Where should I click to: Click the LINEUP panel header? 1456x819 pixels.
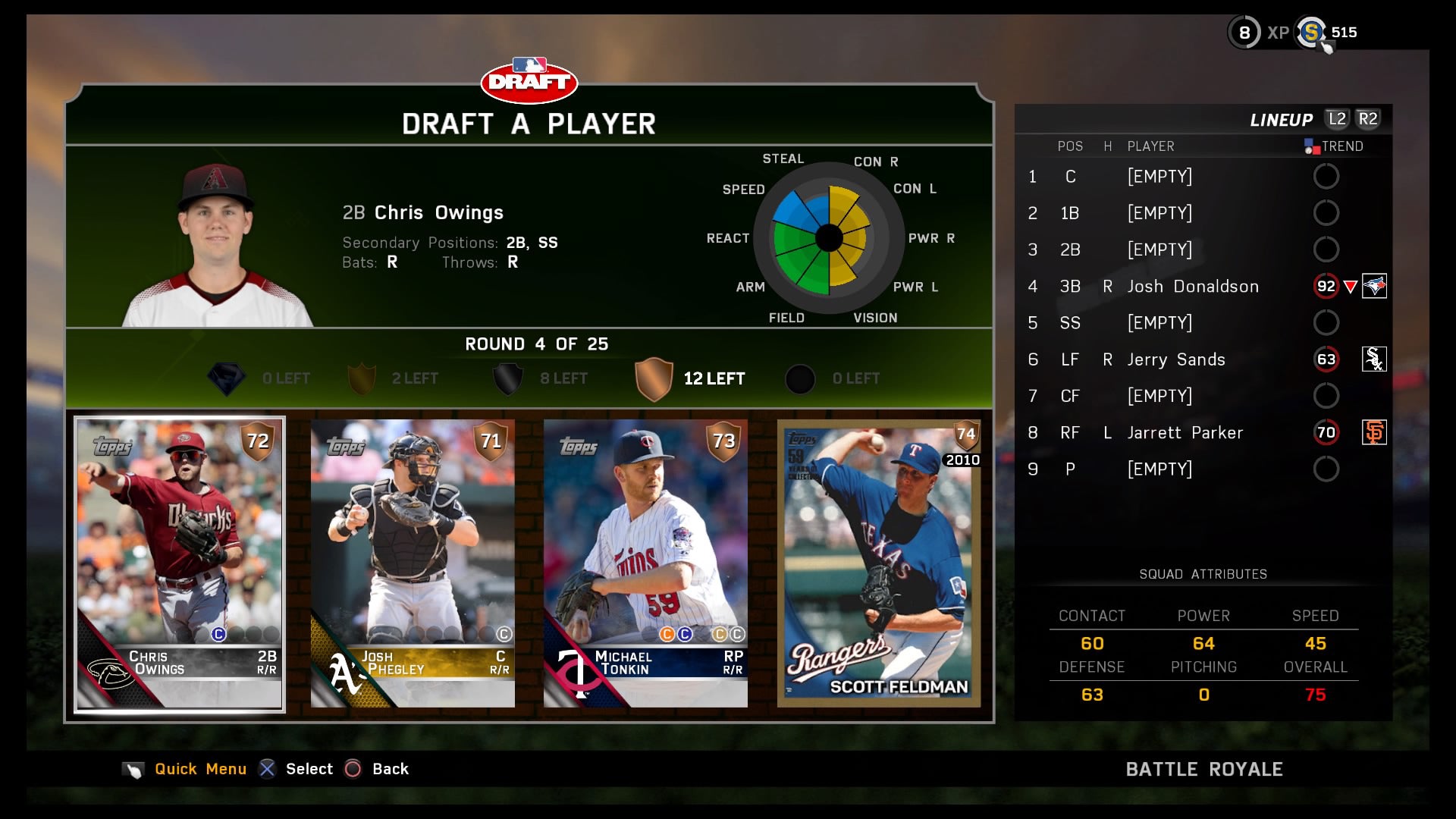1282,119
